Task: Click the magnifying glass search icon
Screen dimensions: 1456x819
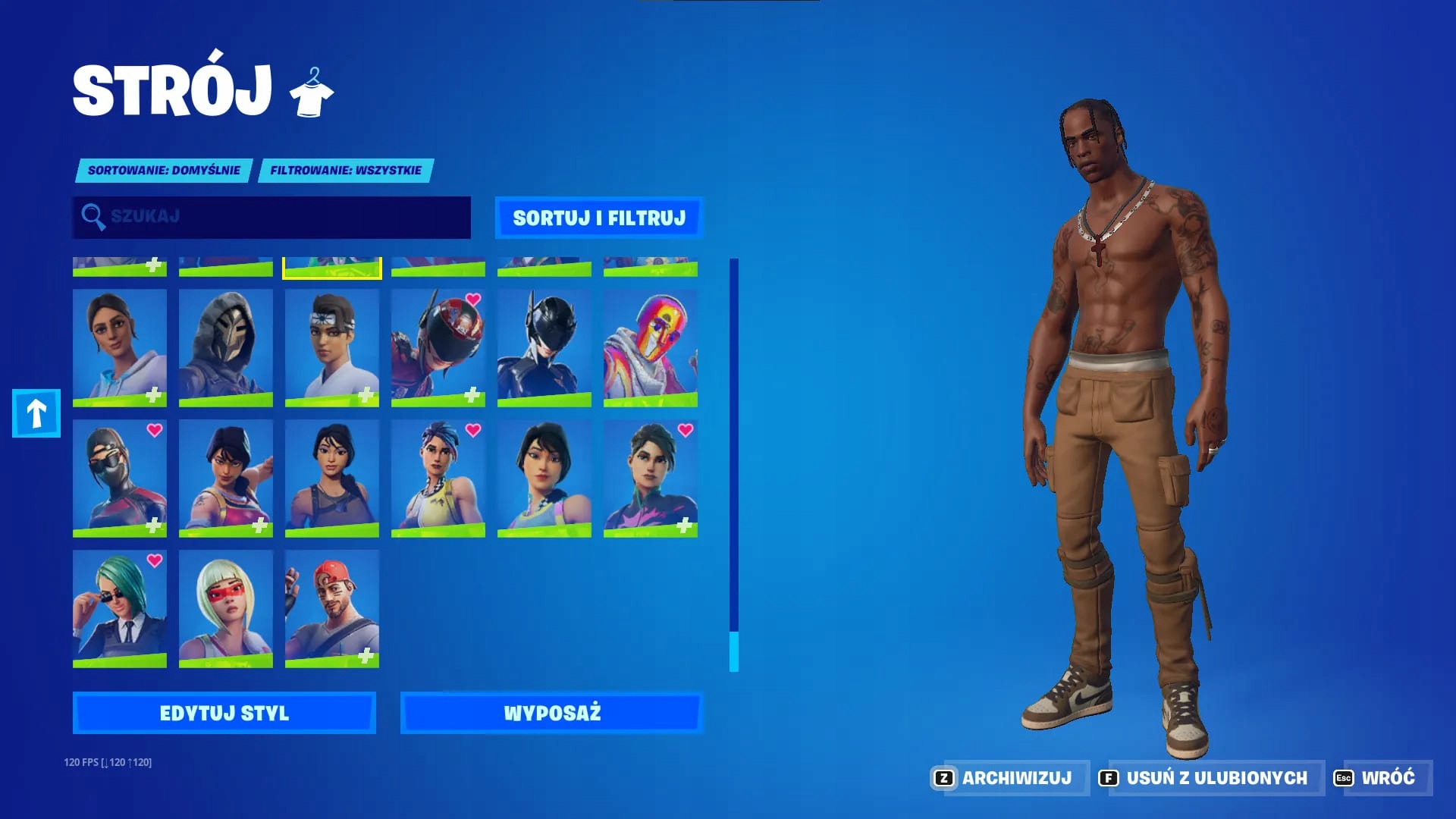Action: click(94, 218)
